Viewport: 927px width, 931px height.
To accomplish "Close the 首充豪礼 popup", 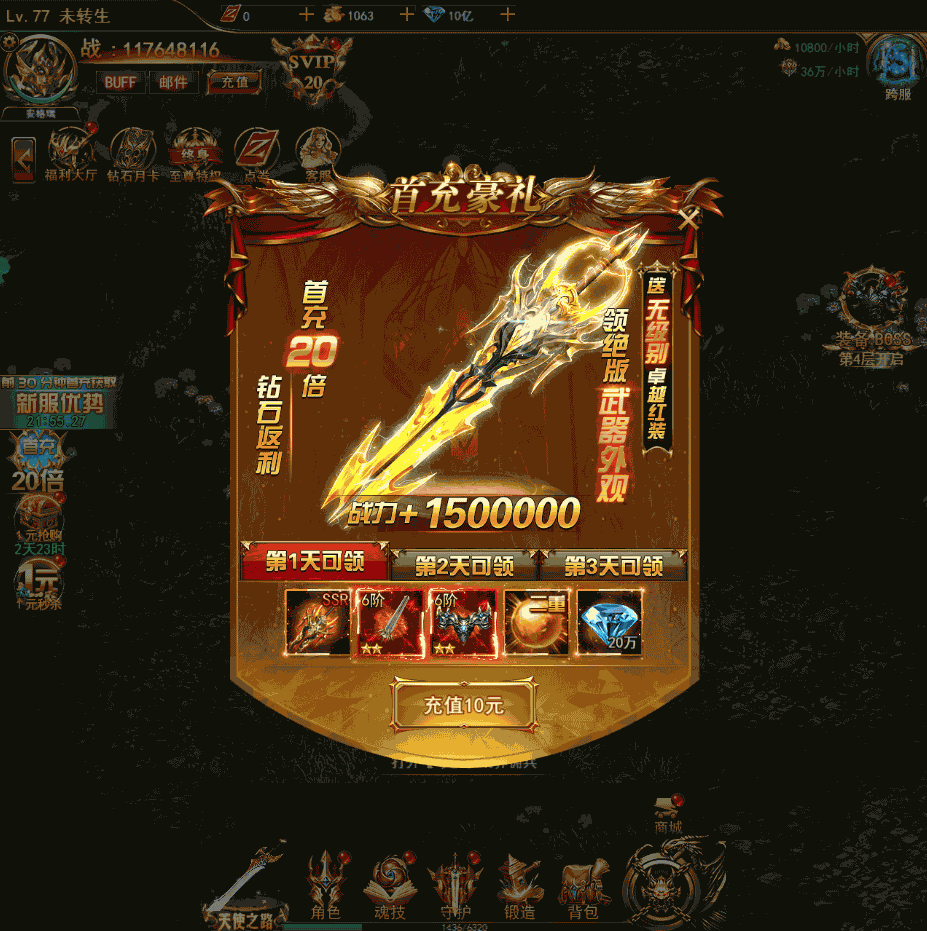I will pos(688,218).
